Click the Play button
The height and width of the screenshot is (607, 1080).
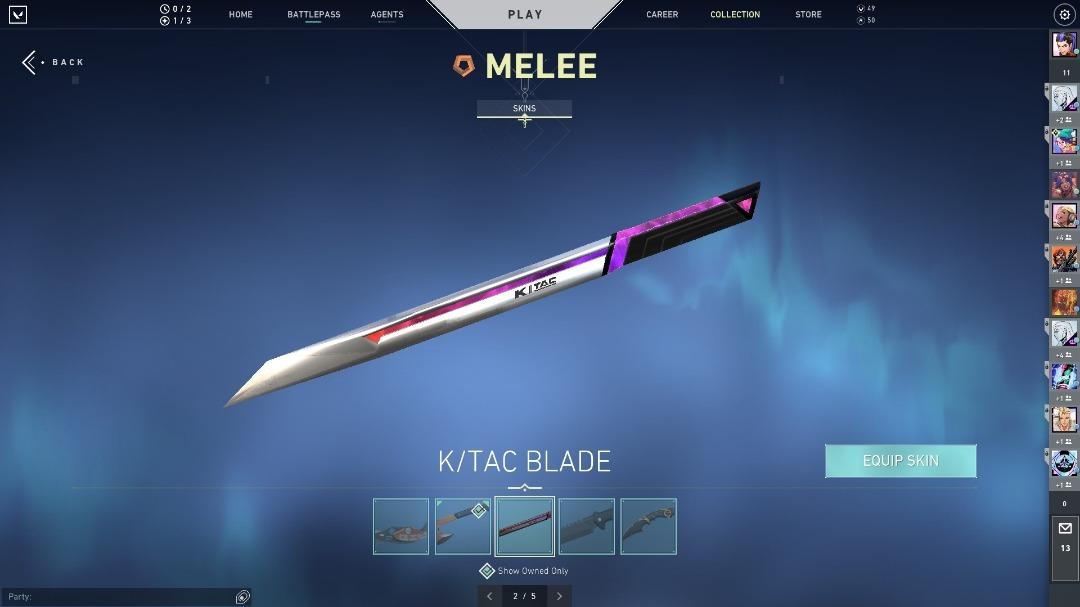point(525,15)
